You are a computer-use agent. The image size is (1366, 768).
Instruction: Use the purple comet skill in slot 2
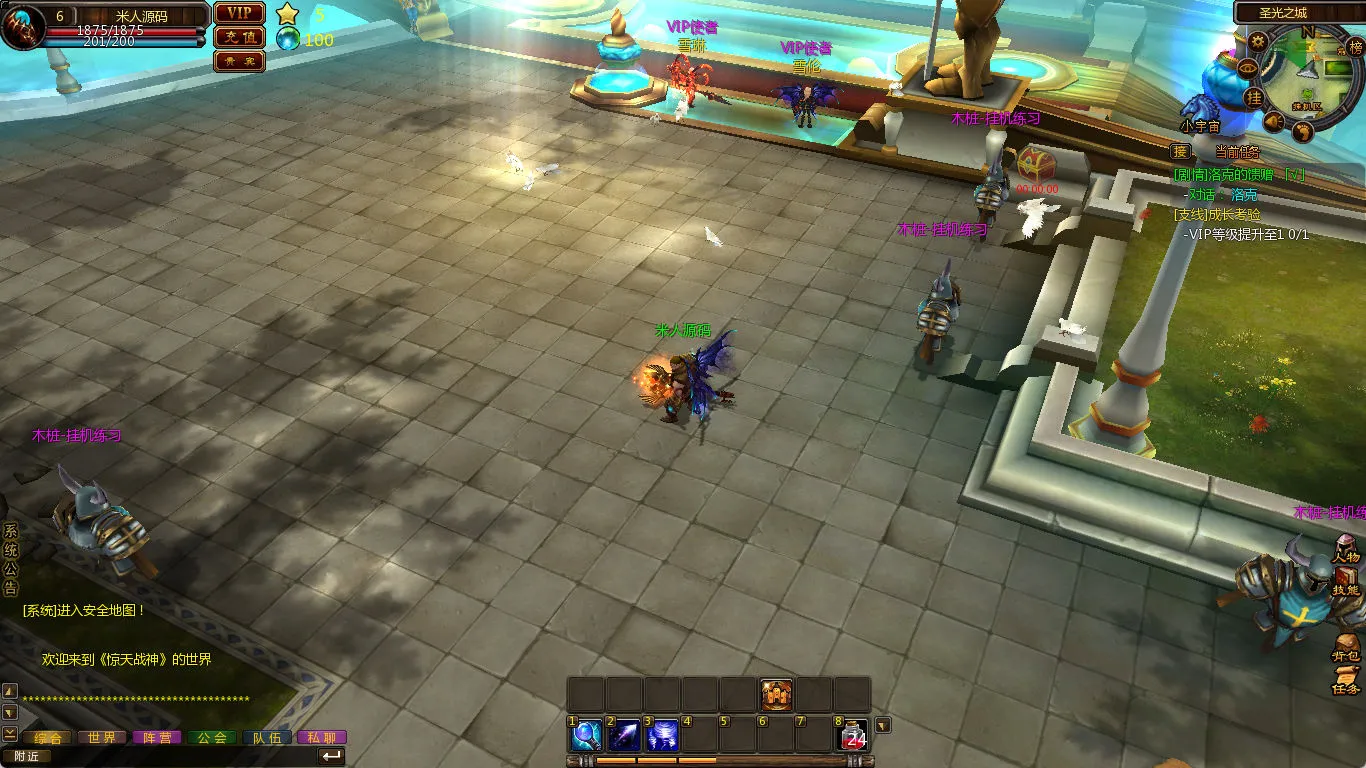click(624, 736)
